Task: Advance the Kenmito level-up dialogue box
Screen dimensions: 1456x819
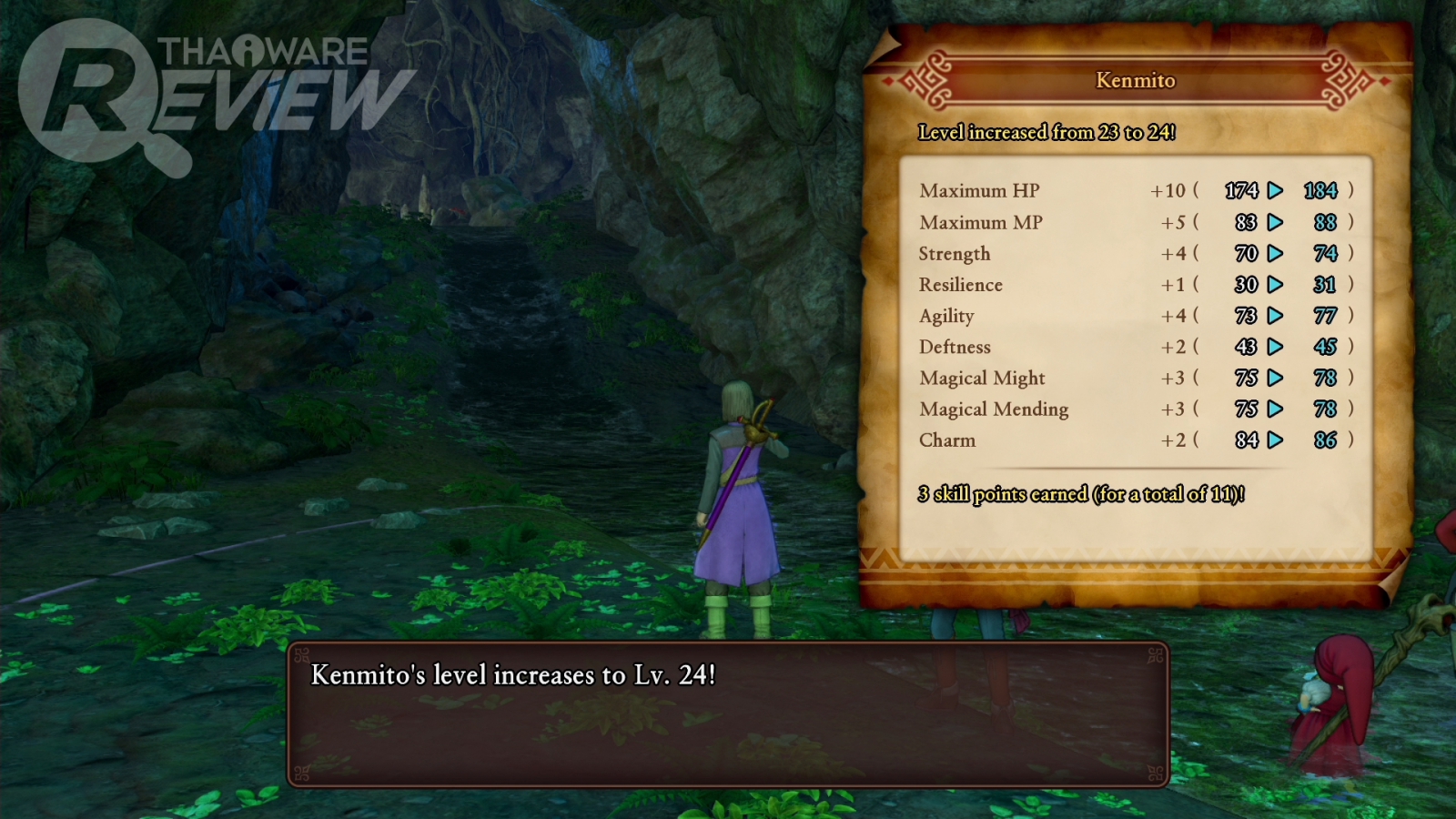Action: (728, 714)
